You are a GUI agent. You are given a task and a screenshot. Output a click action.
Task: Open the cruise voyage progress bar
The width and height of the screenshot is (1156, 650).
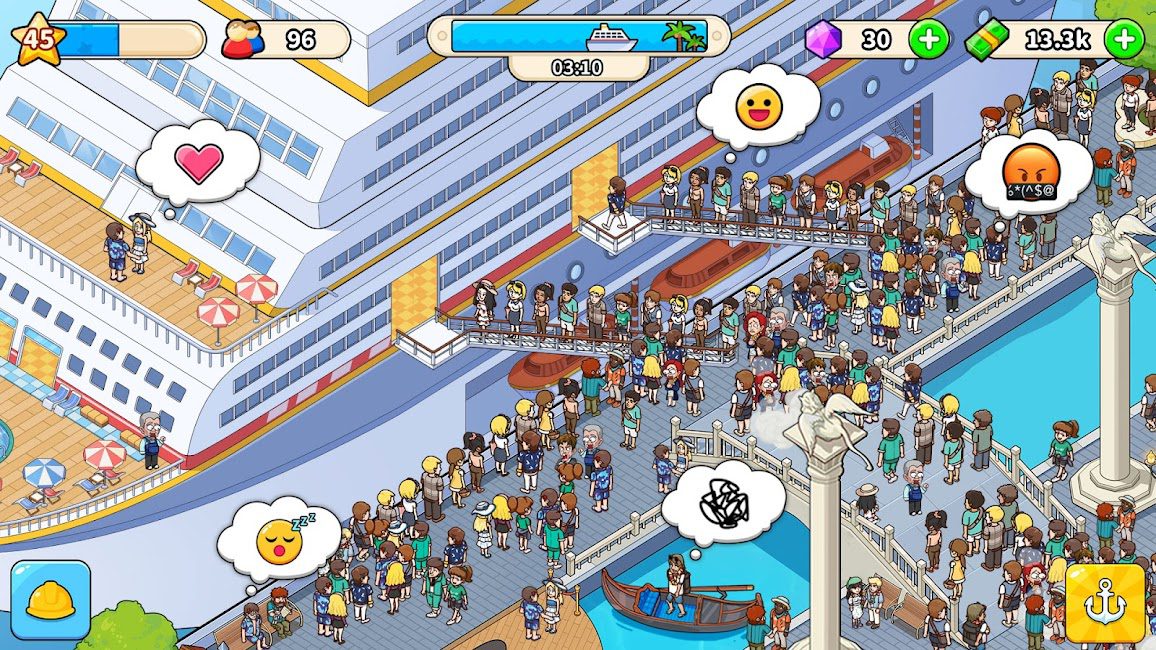(x=579, y=37)
